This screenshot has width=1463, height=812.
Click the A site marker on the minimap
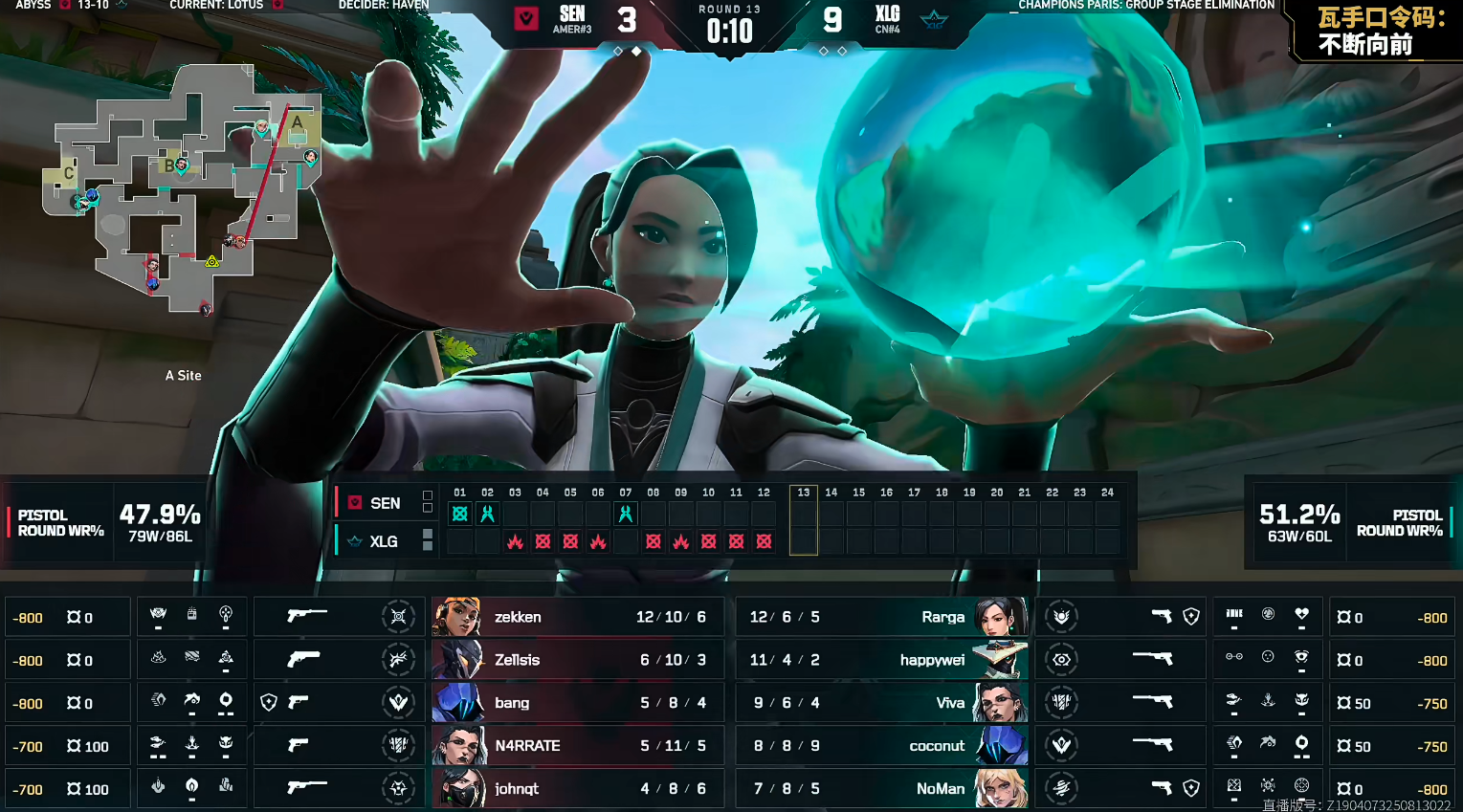click(298, 122)
